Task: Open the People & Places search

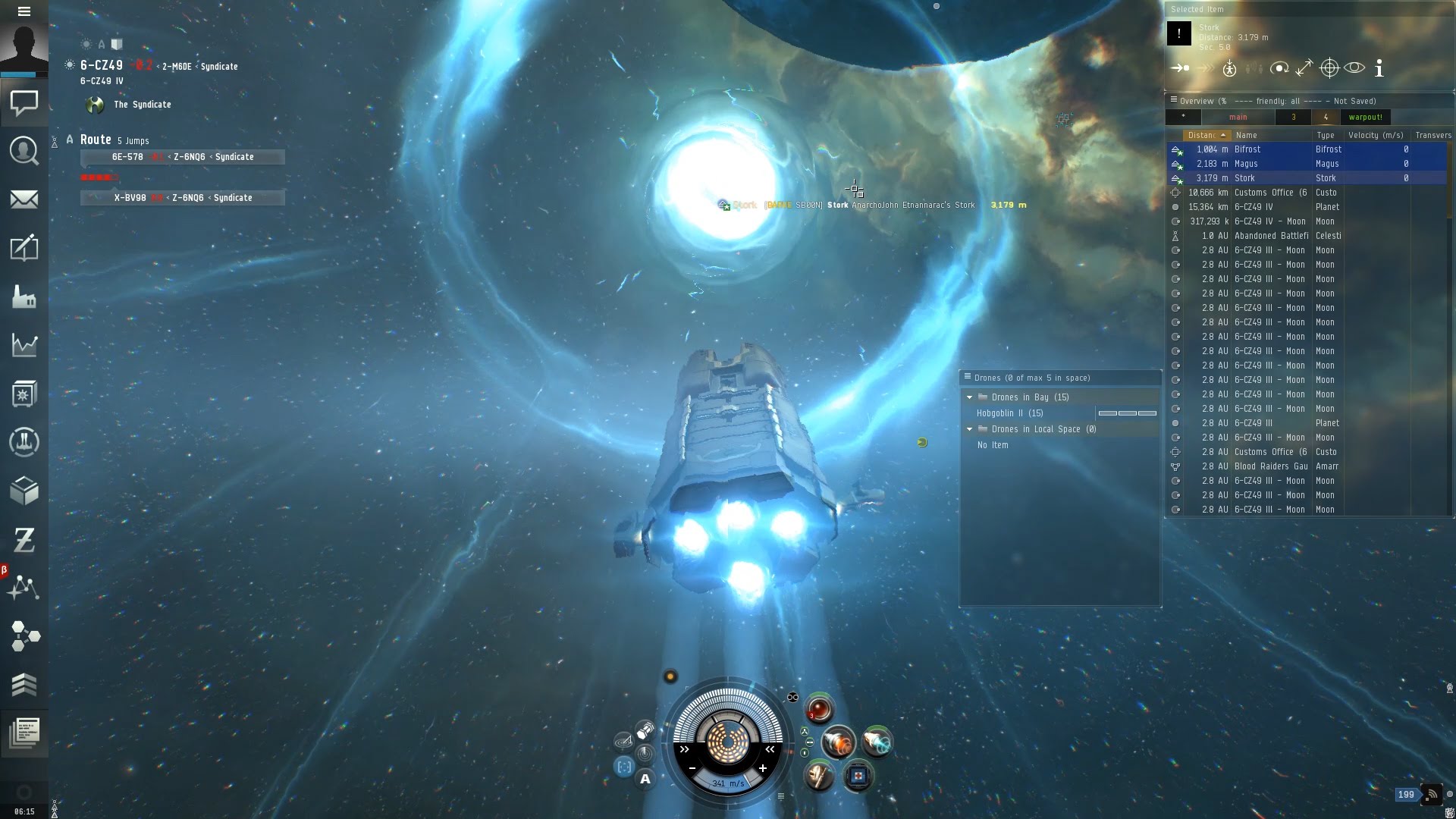Action: [x=24, y=151]
